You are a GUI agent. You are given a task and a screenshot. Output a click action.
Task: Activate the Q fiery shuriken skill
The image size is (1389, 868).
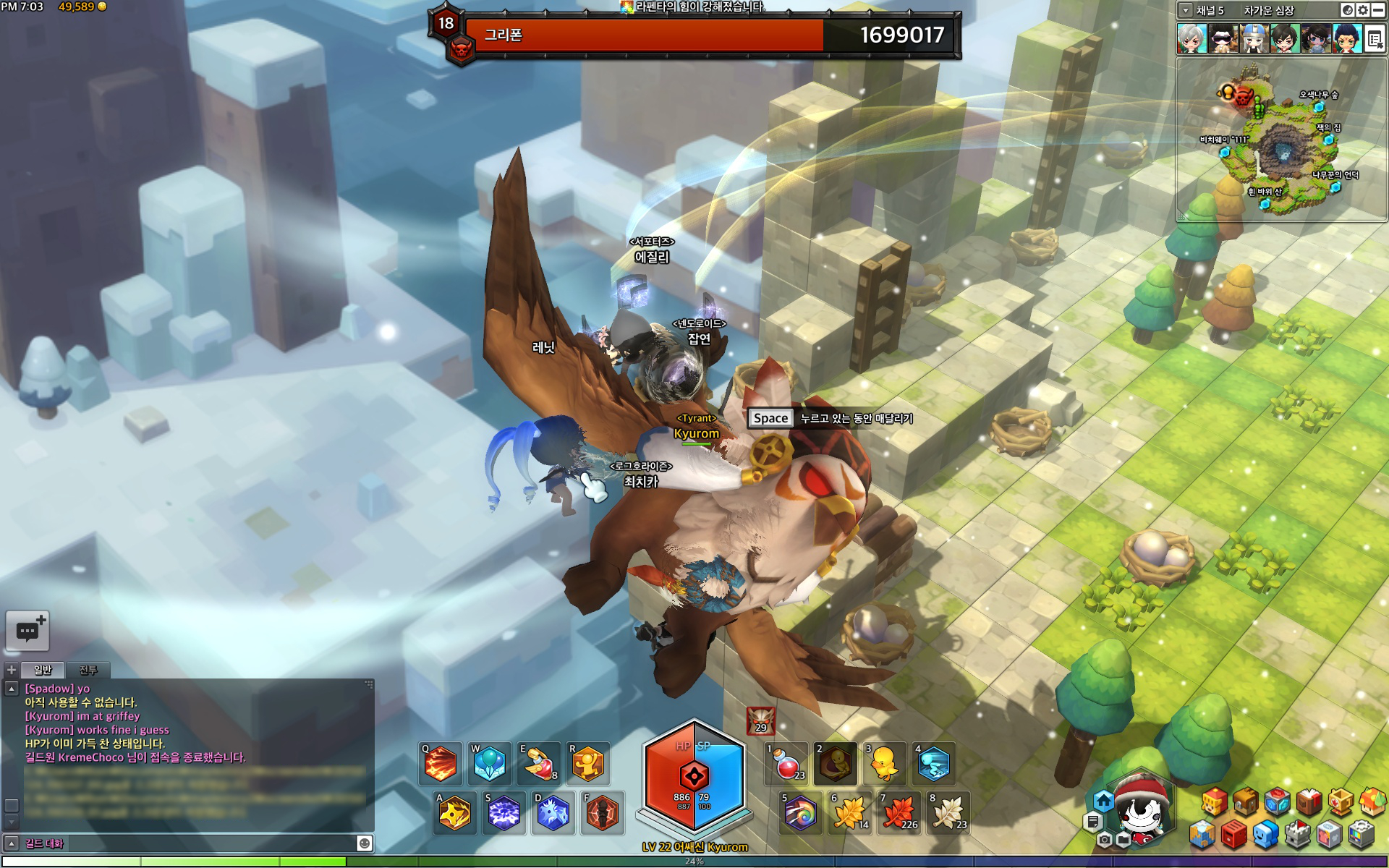440,764
